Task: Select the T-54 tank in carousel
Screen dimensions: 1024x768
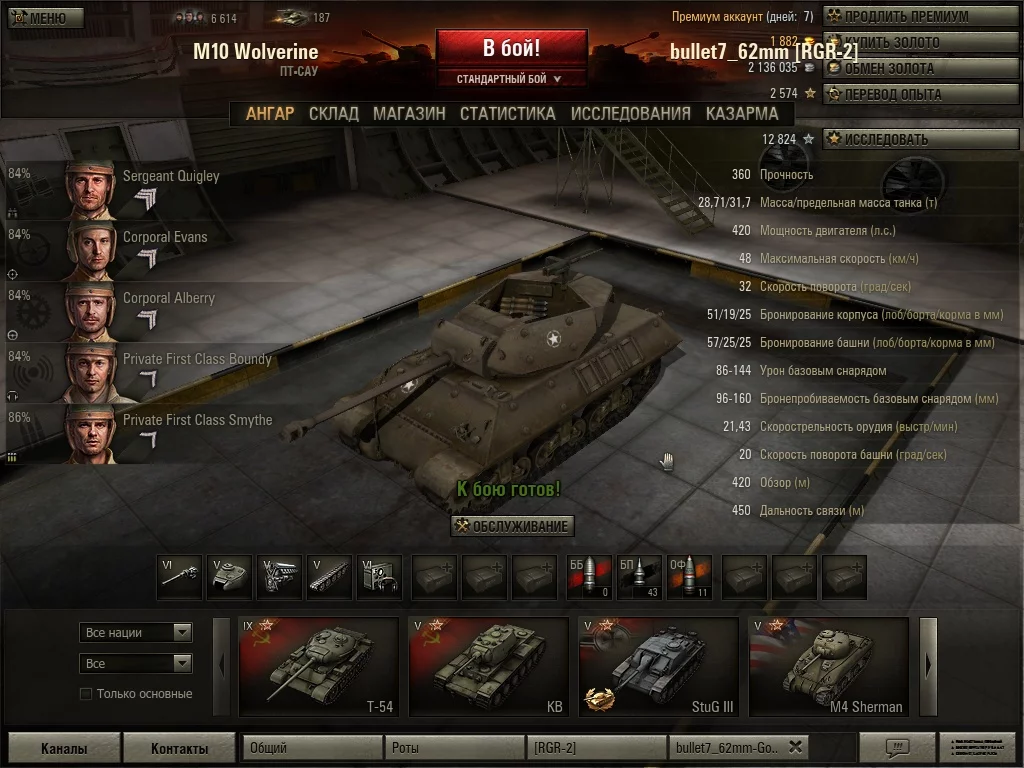Action: point(319,667)
